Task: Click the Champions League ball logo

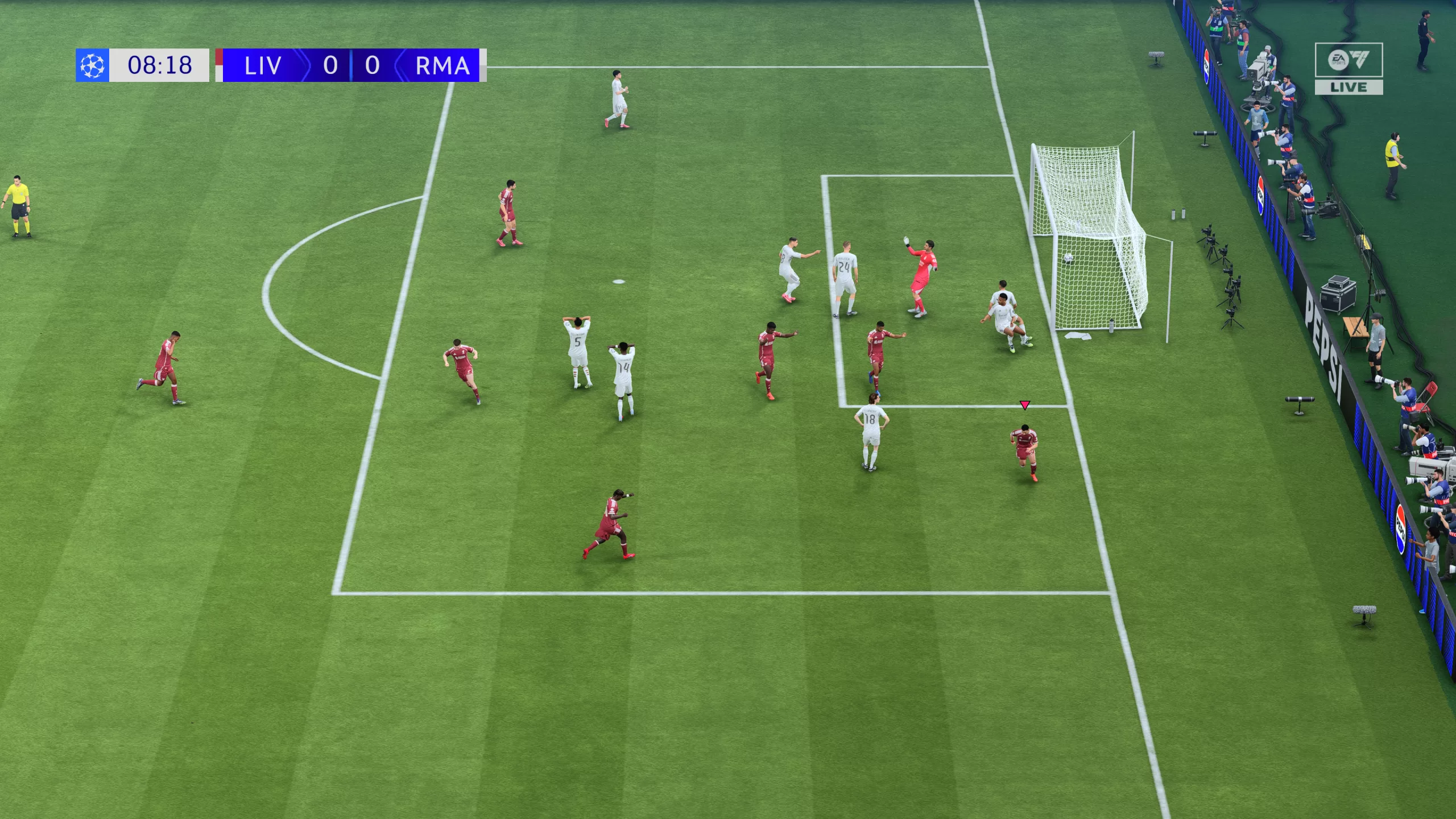Action: point(93,67)
